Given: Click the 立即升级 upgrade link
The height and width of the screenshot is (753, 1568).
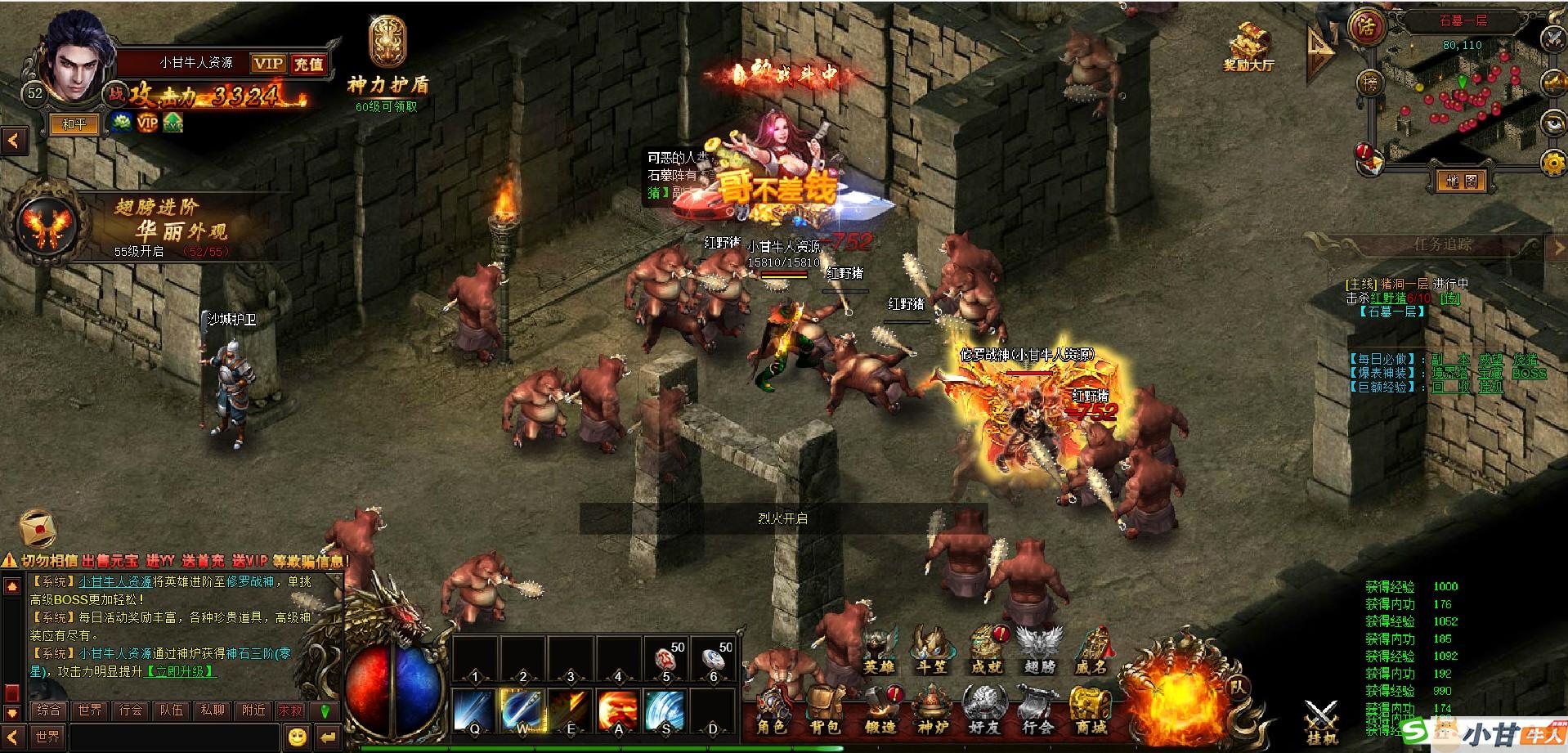Looking at the screenshot, I should click(181, 671).
